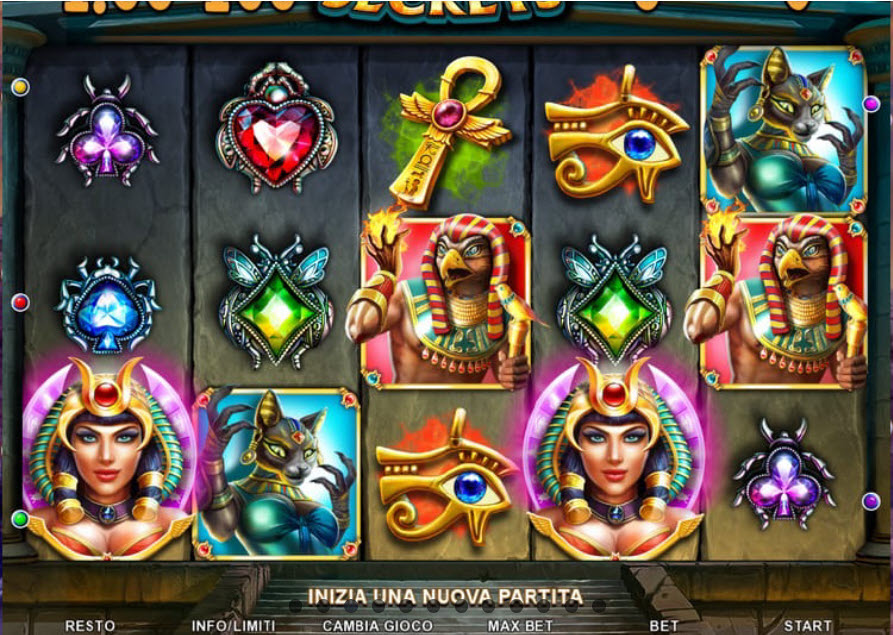Click the RESTO button
This screenshot has height=635, width=893.
90,626
